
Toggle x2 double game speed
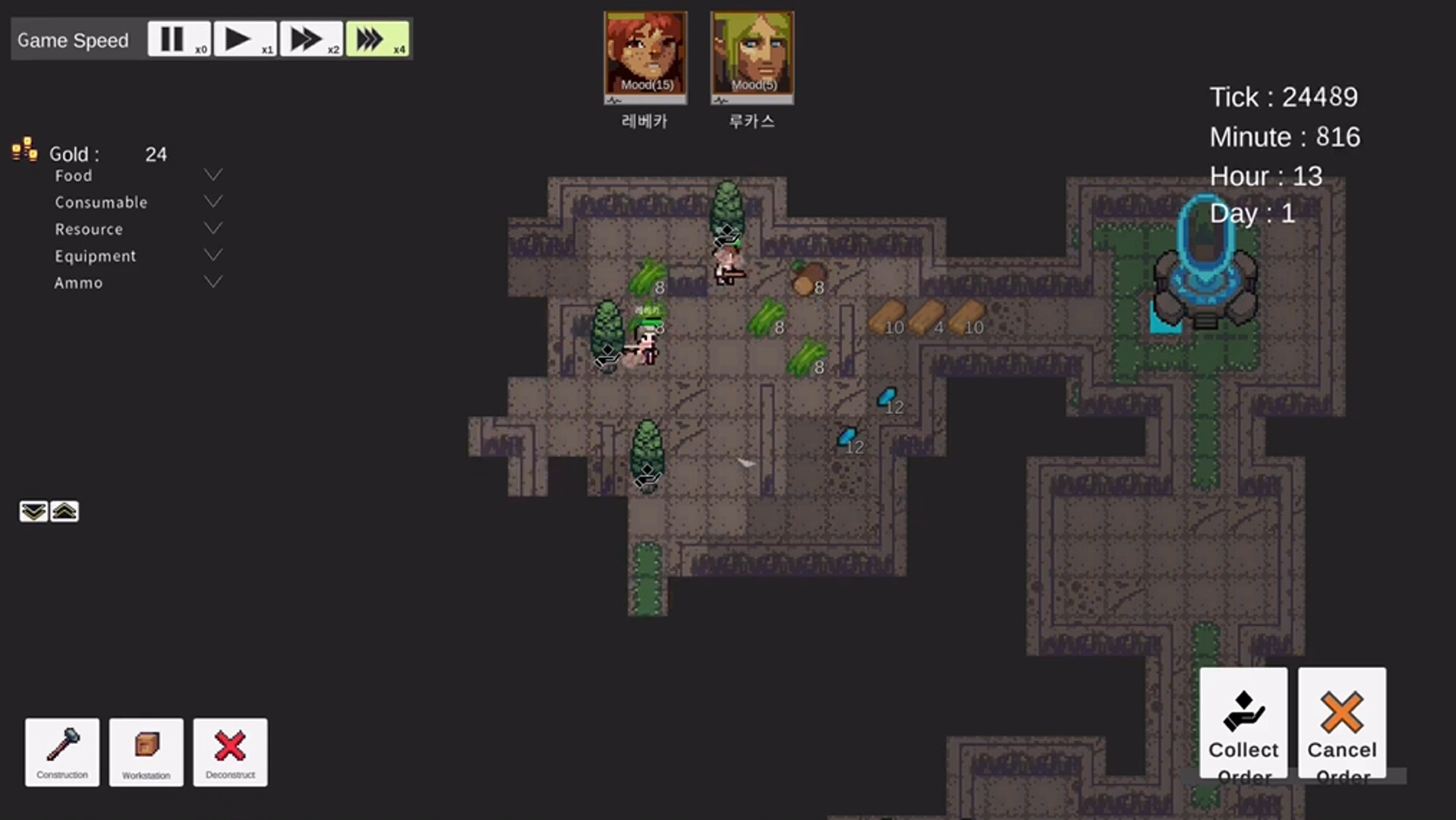pos(310,38)
